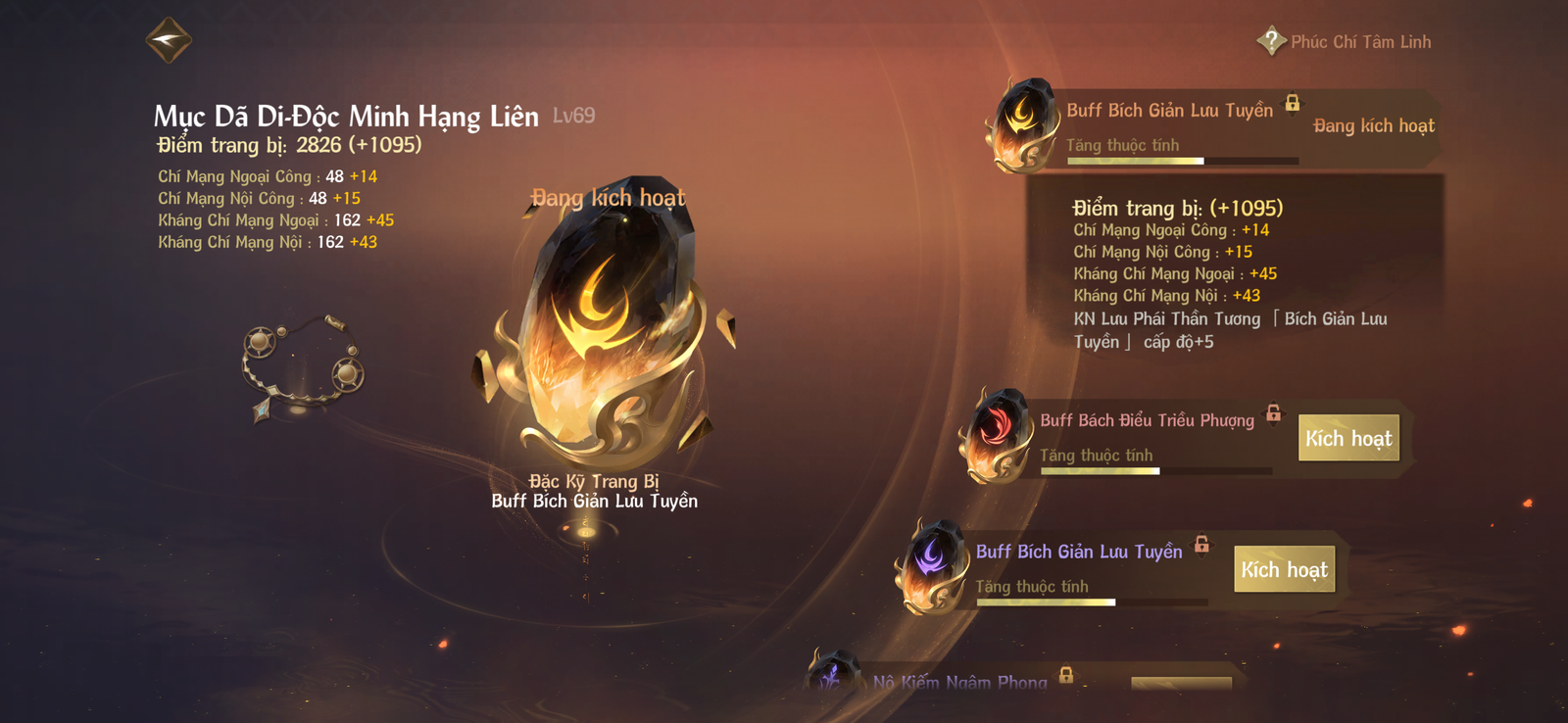The height and width of the screenshot is (723, 1568).
Task: Open help via the question mark icon top right
Action: pos(1271,41)
